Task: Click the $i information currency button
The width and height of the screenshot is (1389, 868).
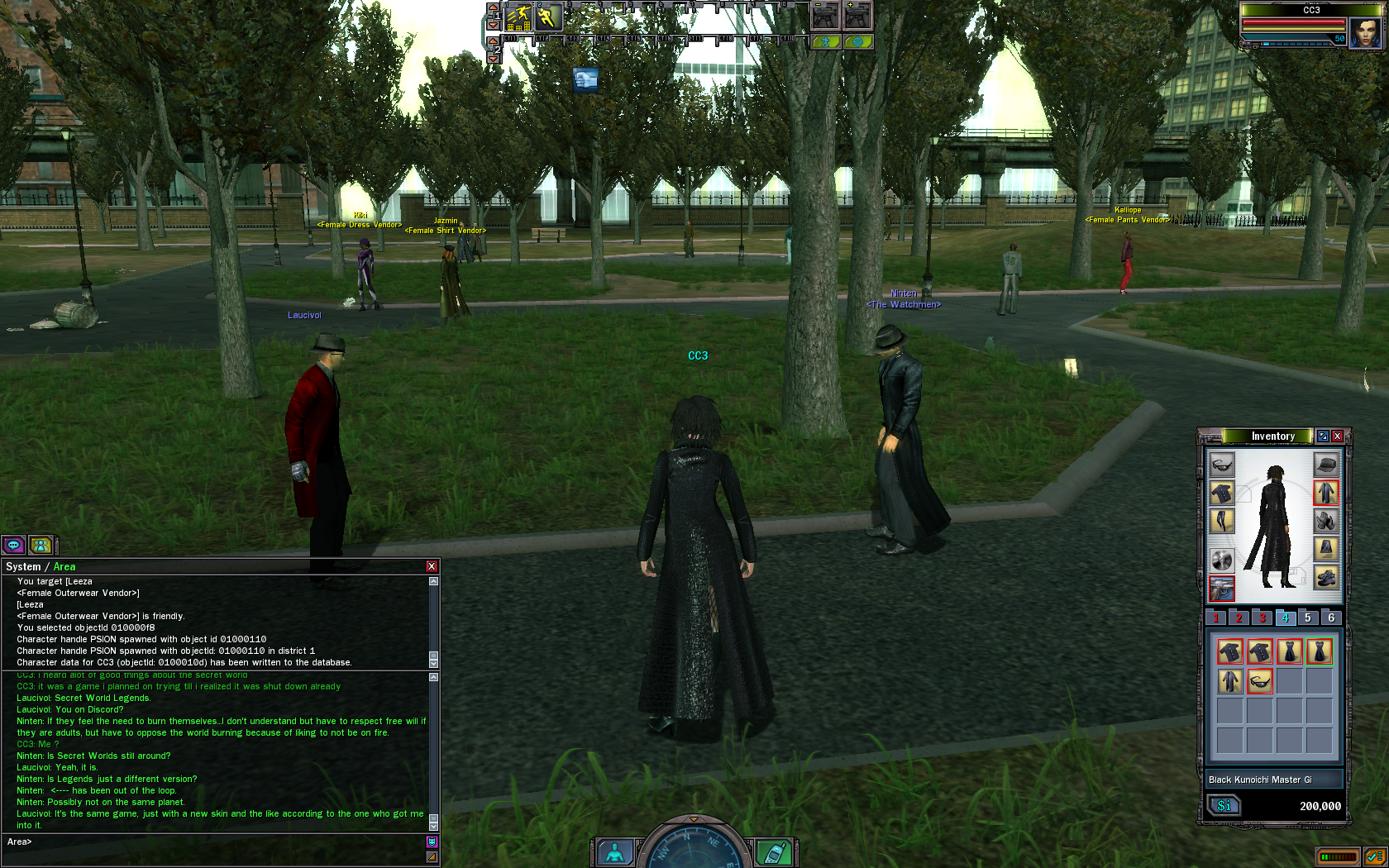Action: [1224, 805]
